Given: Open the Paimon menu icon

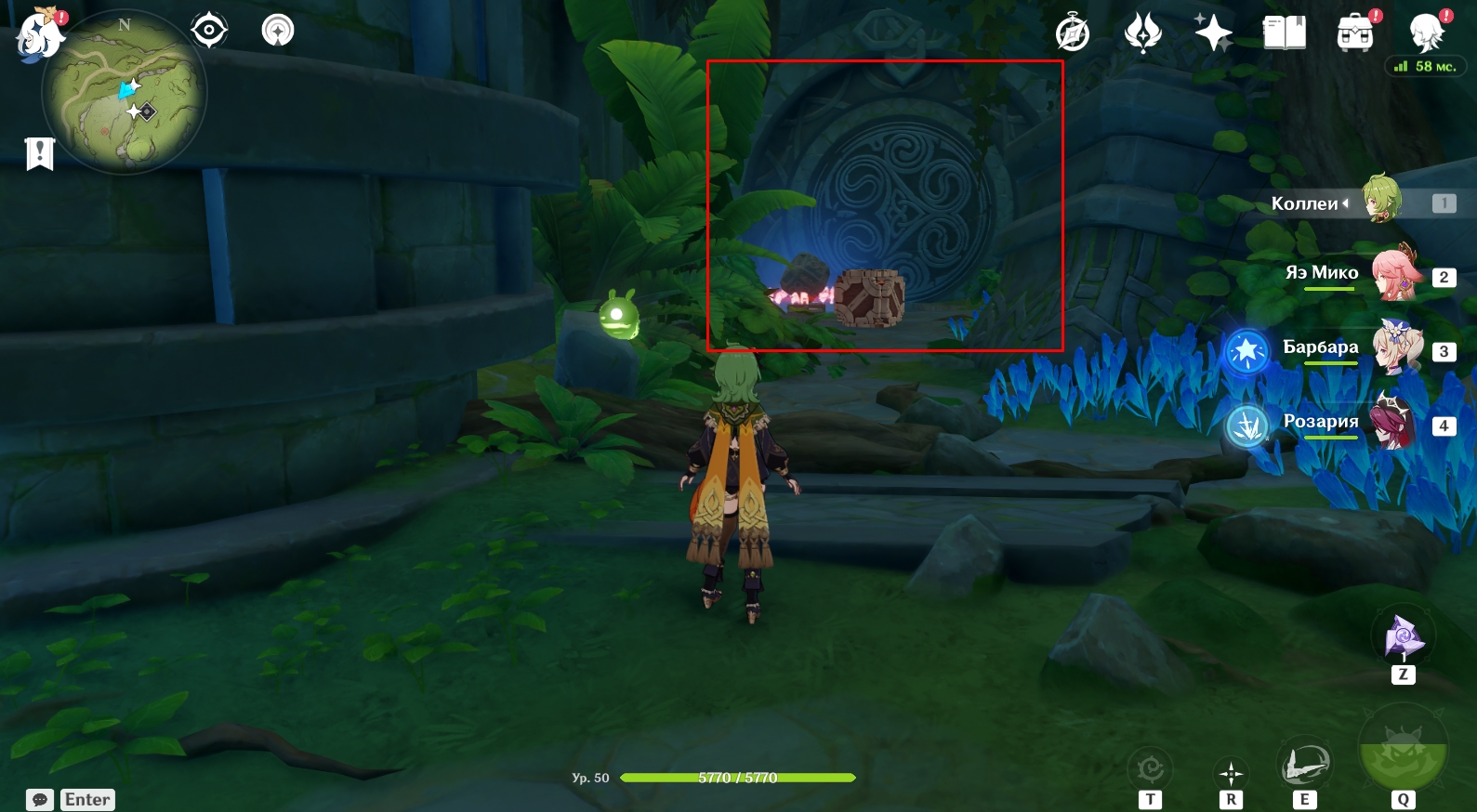Looking at the screenshot, I should [40, 35].
